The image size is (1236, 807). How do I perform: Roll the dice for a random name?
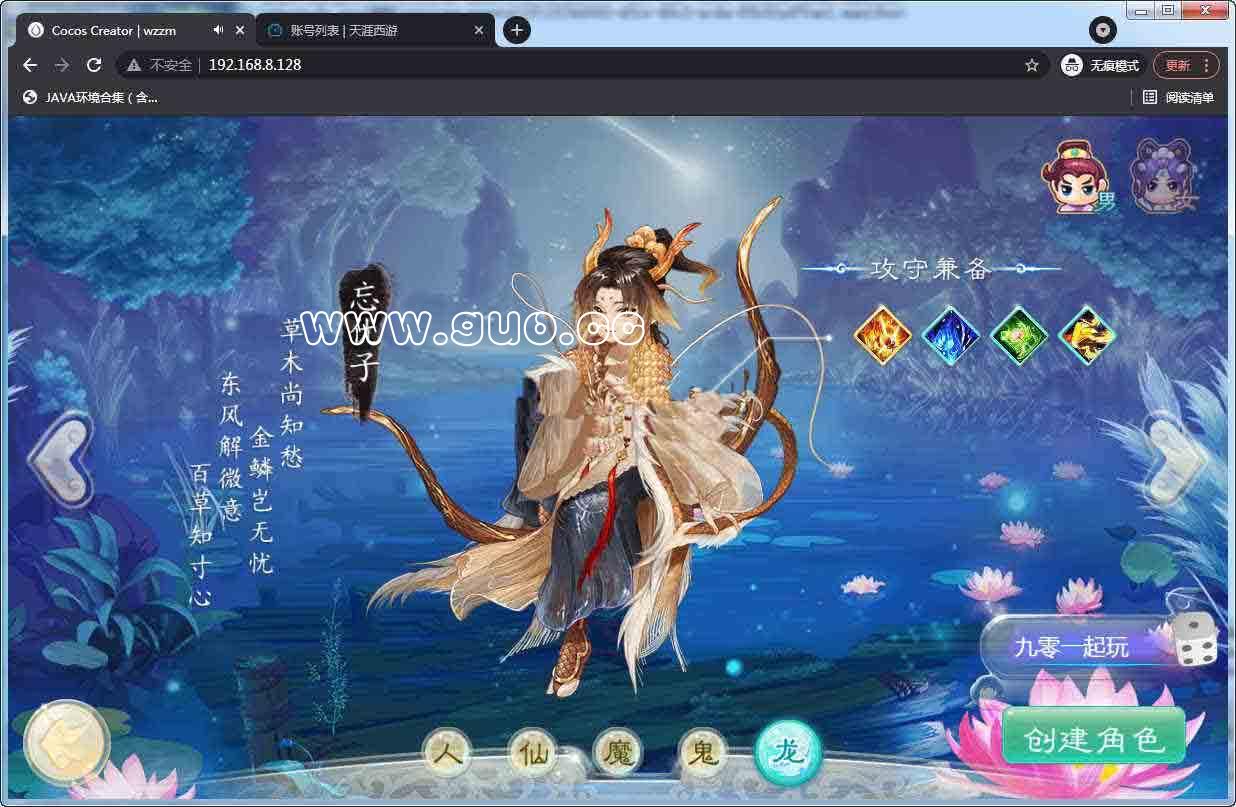(x=1194, y=641)
